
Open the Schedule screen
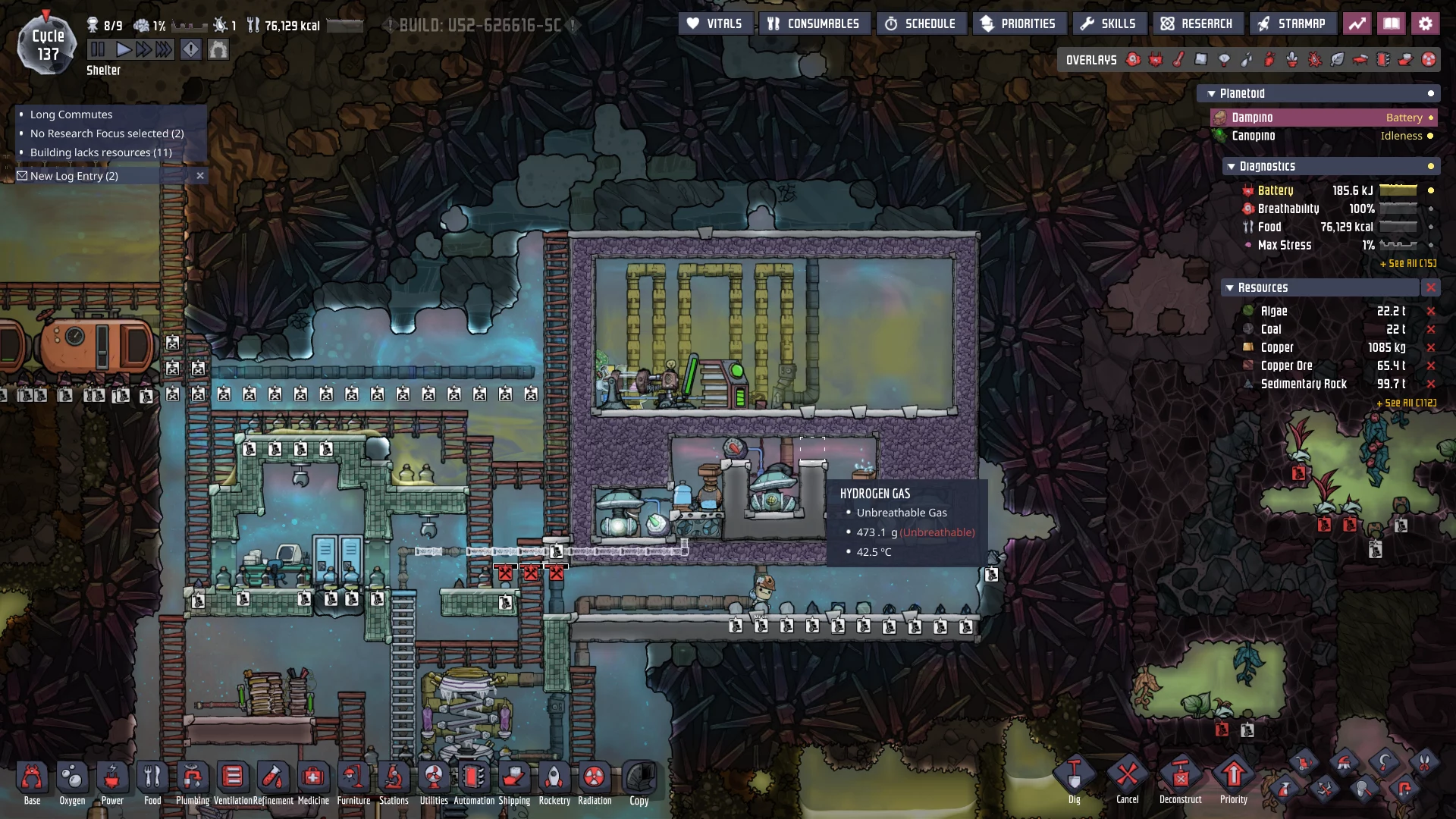(x=921, y=24)
